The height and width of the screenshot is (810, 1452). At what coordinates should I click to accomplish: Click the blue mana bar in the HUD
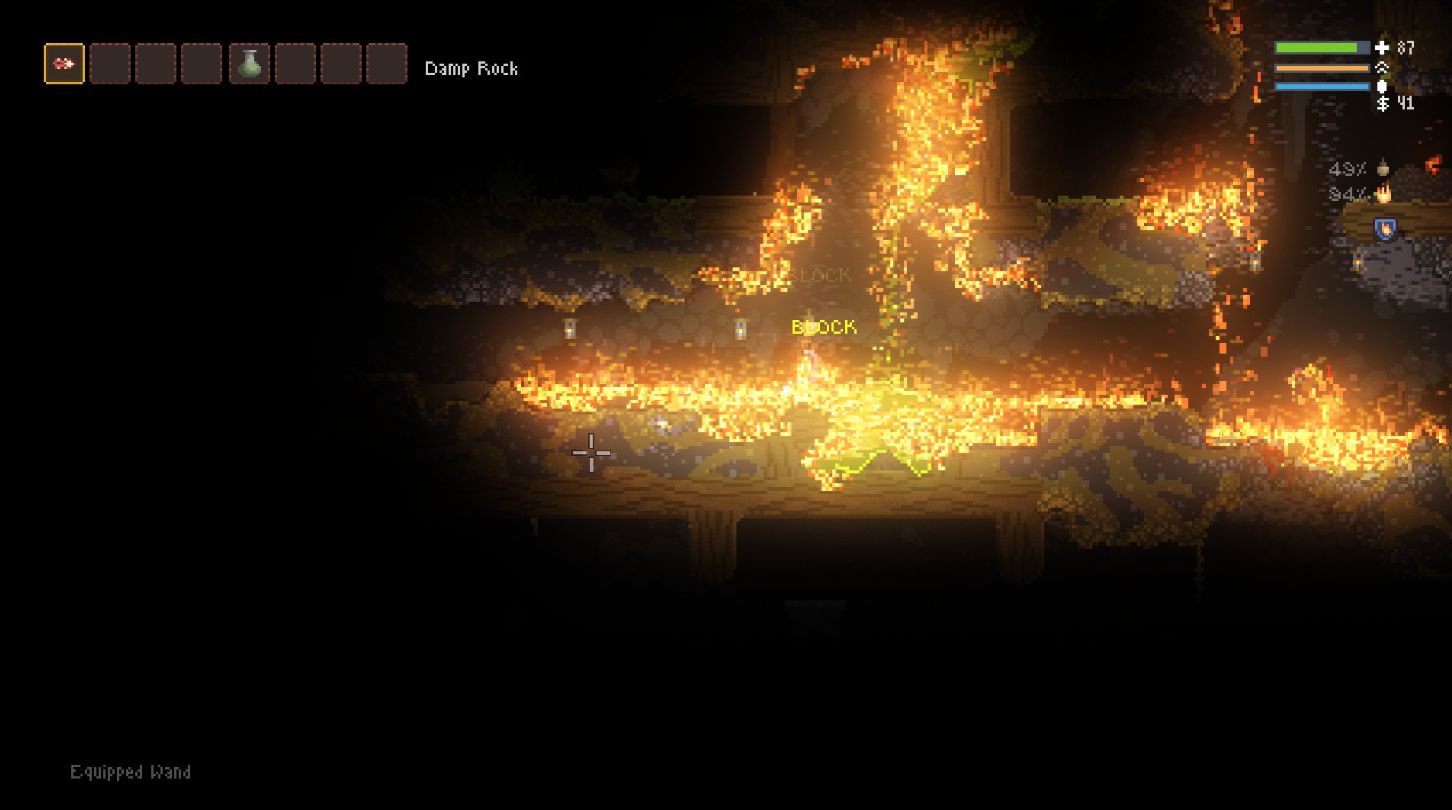click(1322, 84)
